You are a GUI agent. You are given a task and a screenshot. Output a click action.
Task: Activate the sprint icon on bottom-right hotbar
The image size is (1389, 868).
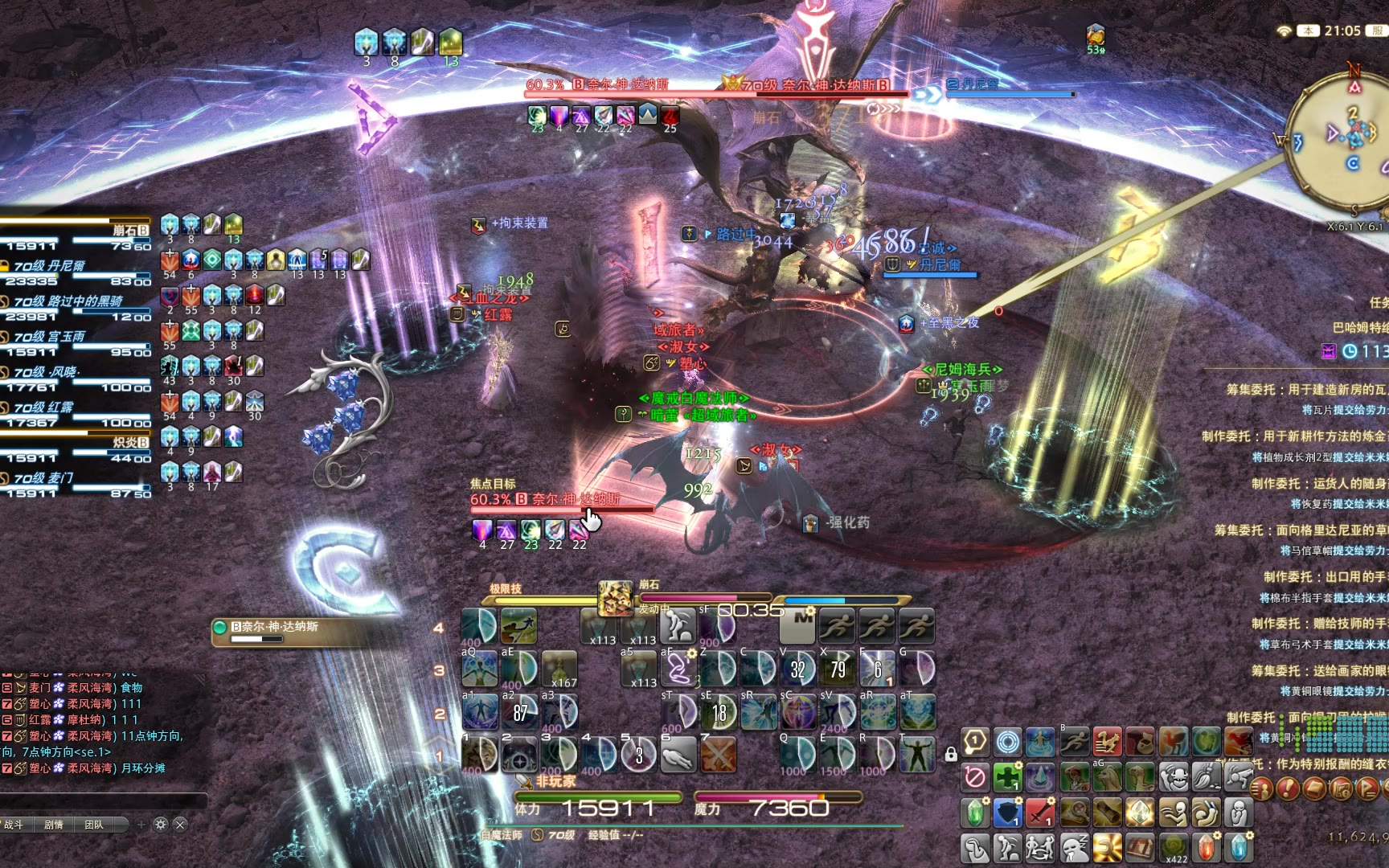(1074, 742)
